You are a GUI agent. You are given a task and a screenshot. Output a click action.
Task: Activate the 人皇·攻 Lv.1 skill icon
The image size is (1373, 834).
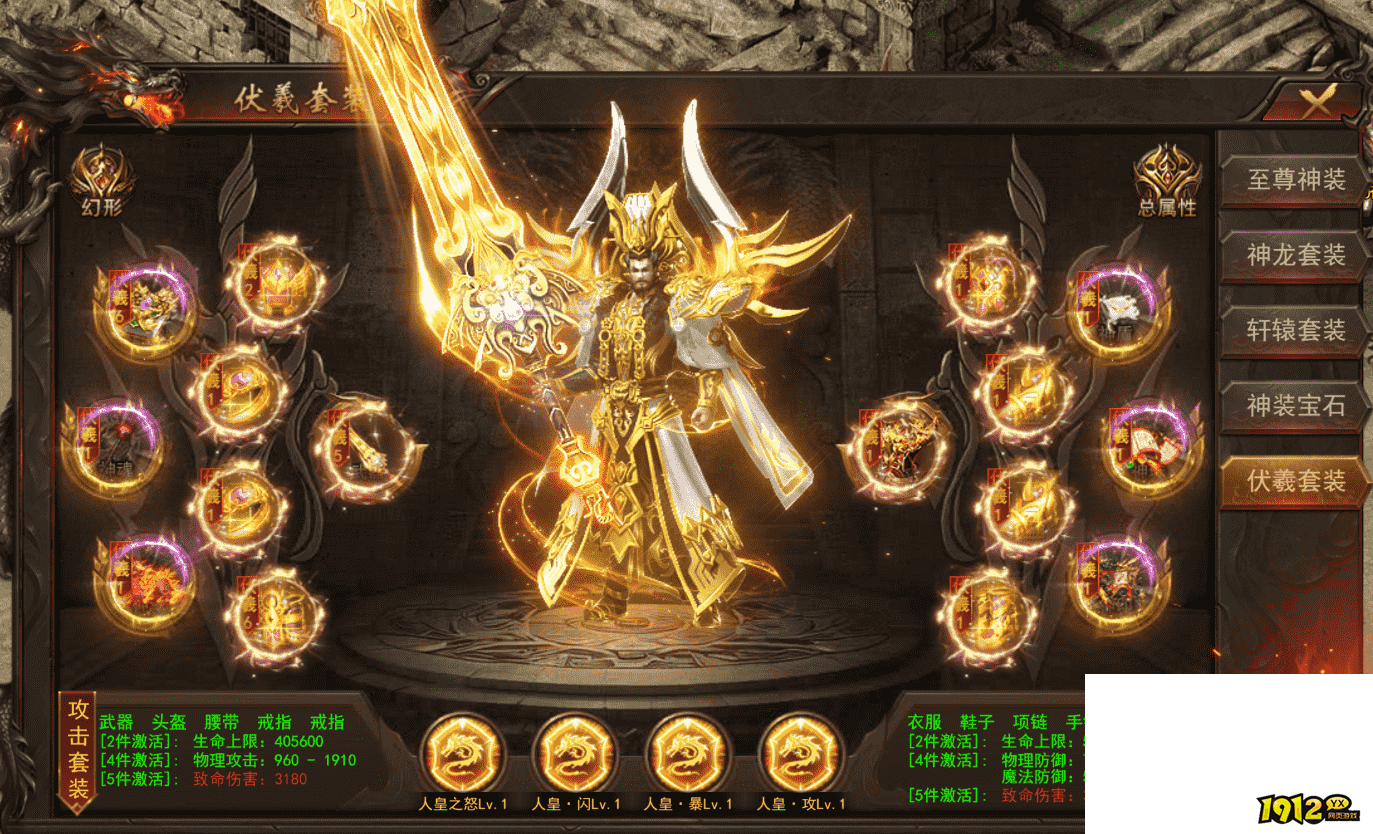tap(800, 753)
